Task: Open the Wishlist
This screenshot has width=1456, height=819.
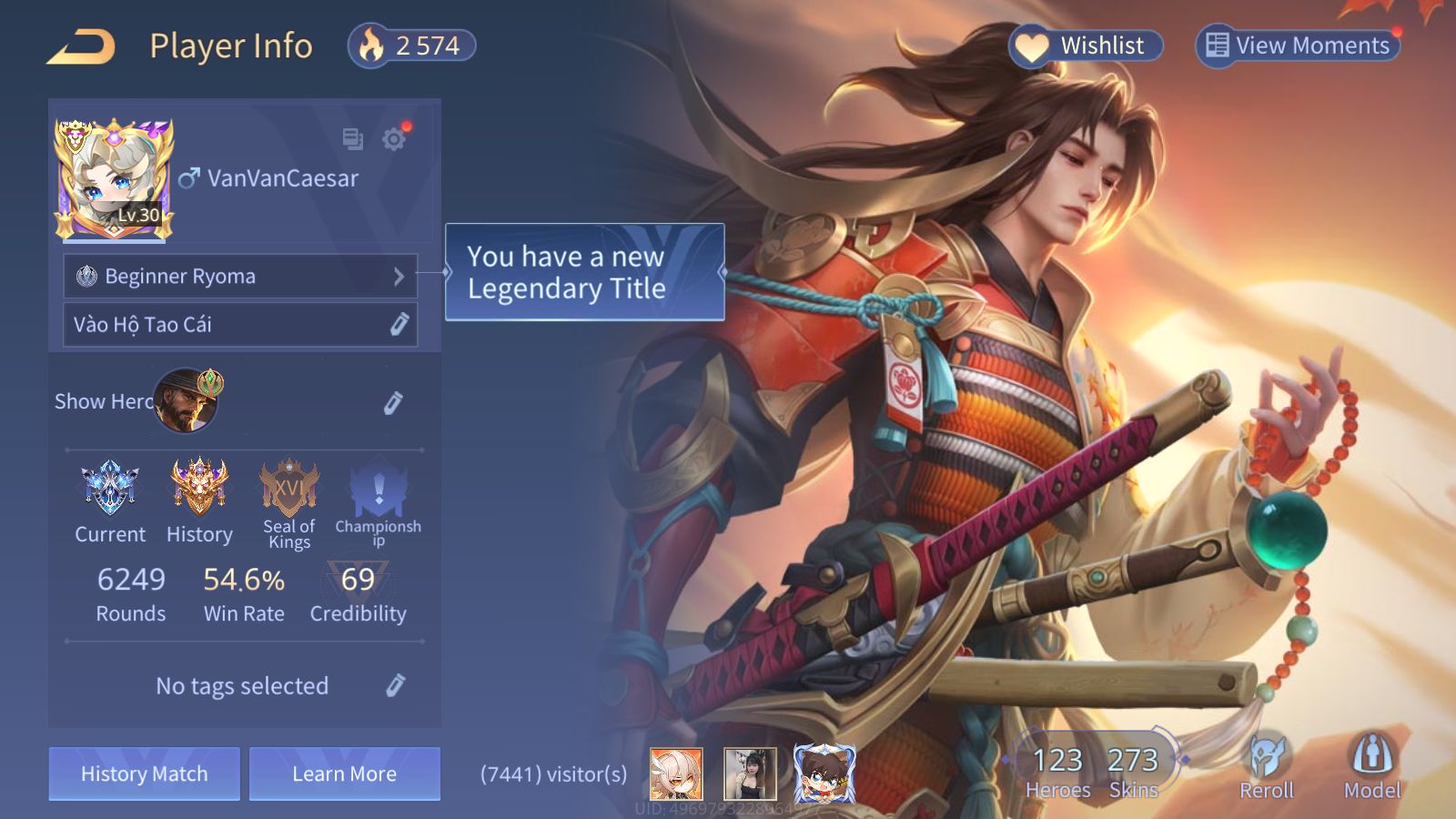Action: [1086, 45]
